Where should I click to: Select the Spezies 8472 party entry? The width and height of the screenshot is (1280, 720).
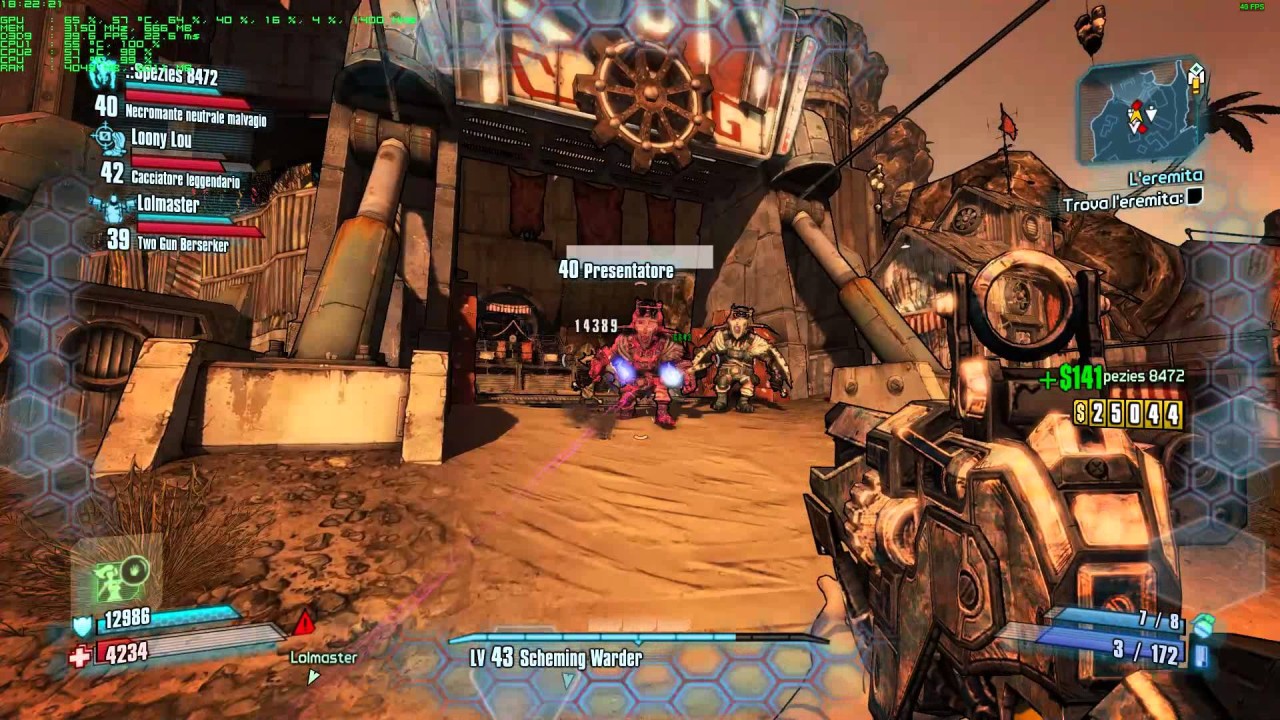click(172, 76)
